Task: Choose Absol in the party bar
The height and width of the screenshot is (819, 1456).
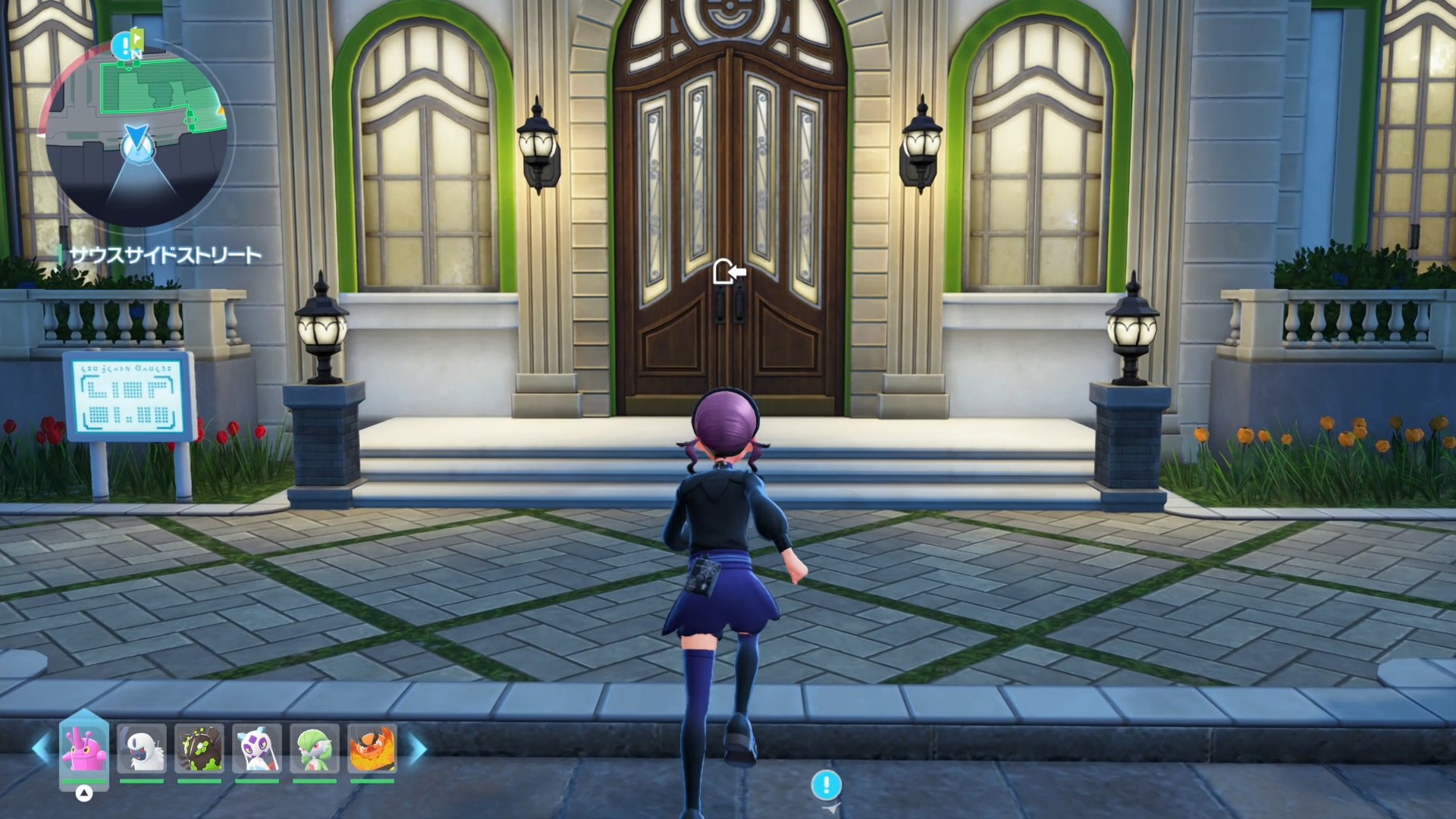Action: pos(142,748)
